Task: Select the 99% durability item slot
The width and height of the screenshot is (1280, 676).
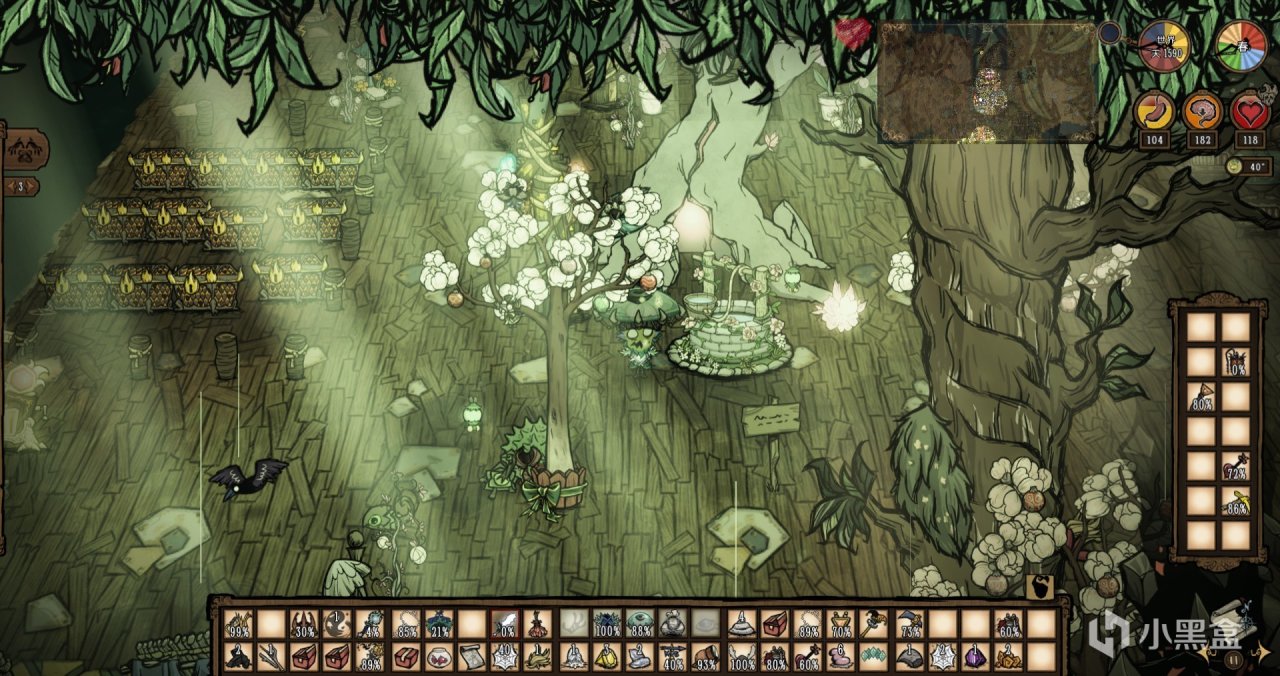Action: pyautogui.click(x=238, y=624)
